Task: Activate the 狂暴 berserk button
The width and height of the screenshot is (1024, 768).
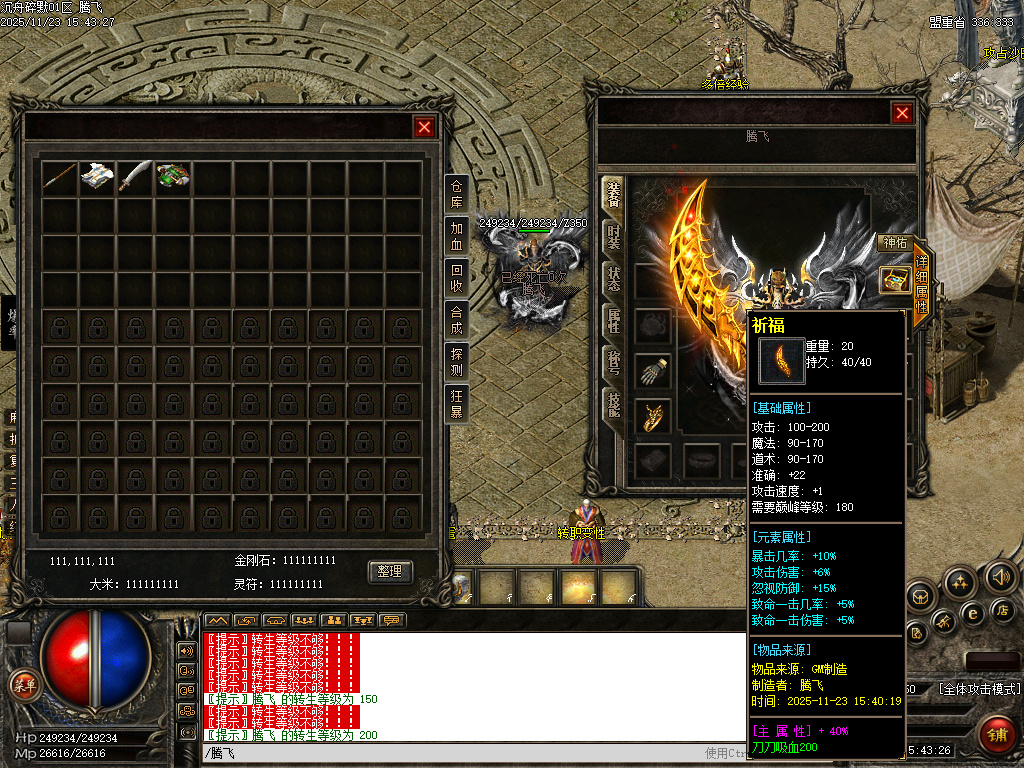Action: click(456, 403)
